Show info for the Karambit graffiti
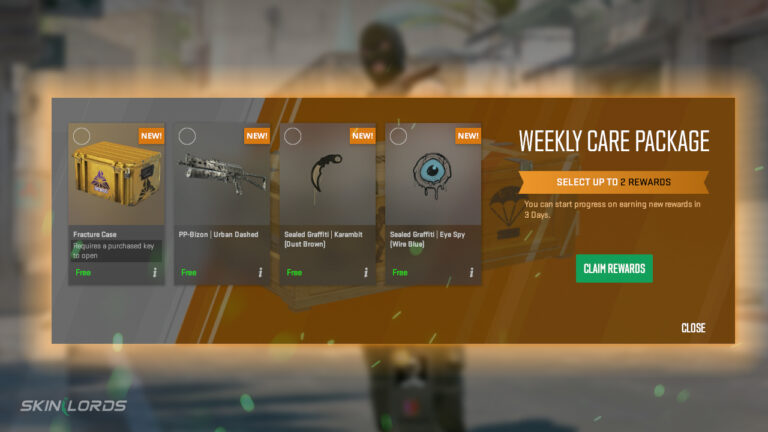The image size is (768, 432). point(365,272)
